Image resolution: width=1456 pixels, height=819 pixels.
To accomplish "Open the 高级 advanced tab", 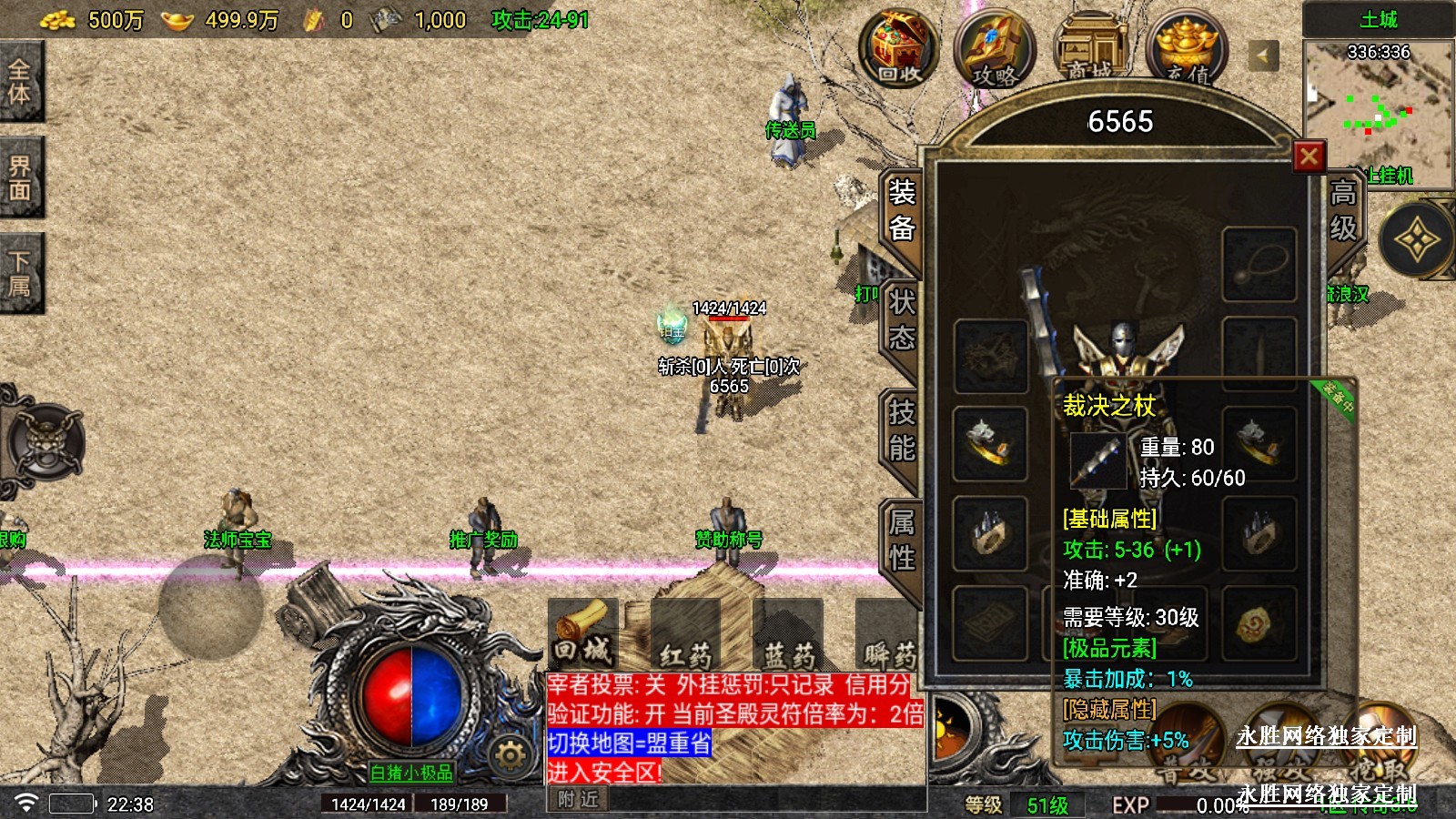I will (x=1343, y=210).
